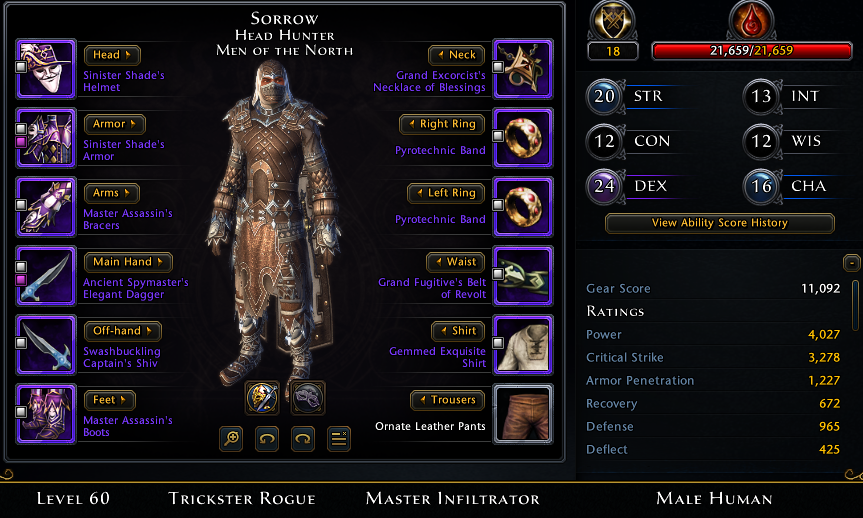The width and height of the screenshot is (863, 518).
Task: Open the Main Hand slot dropdown
Action: pos(128,262)
